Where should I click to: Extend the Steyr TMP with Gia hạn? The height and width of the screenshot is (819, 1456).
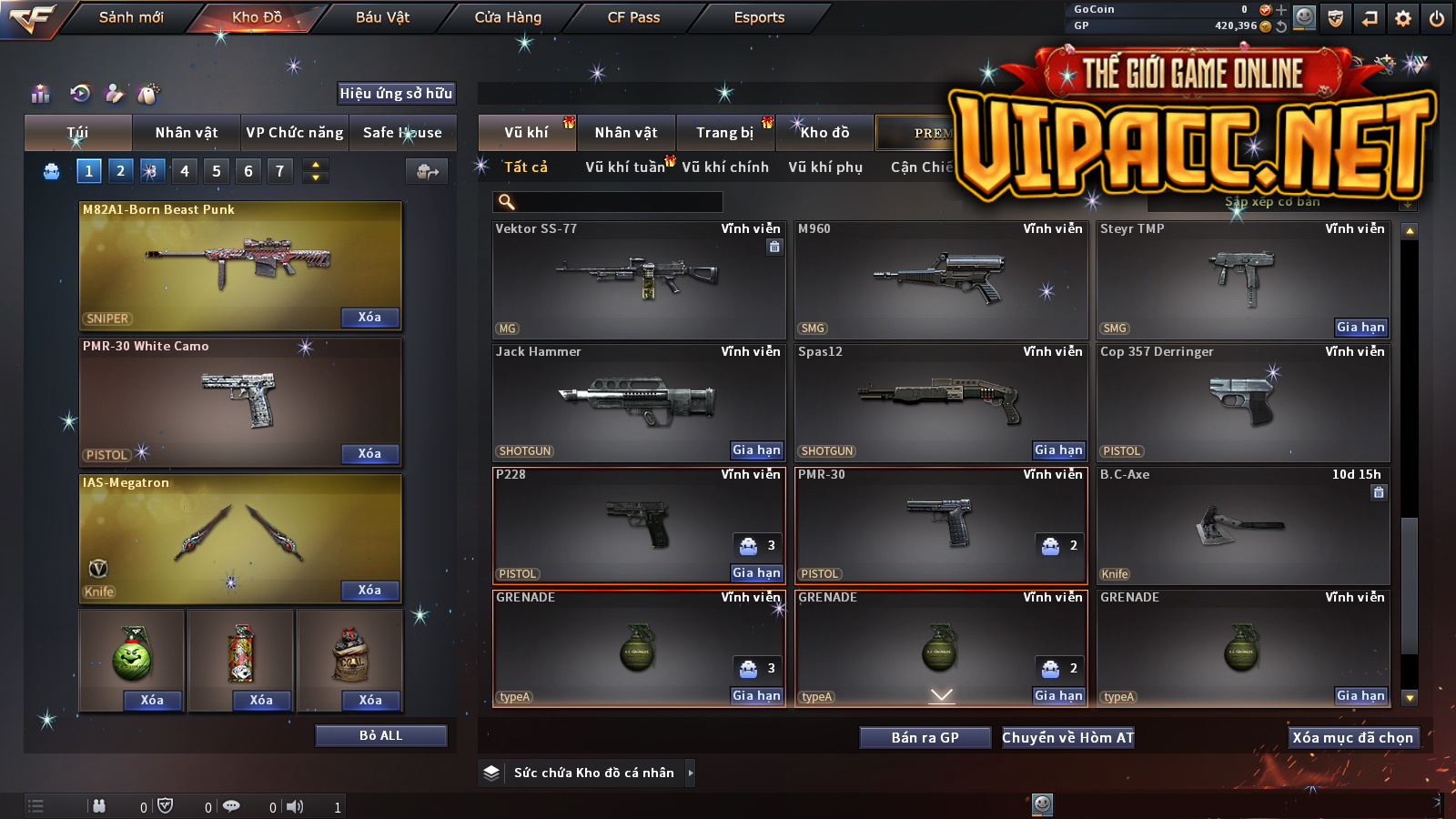point(1360,328)
